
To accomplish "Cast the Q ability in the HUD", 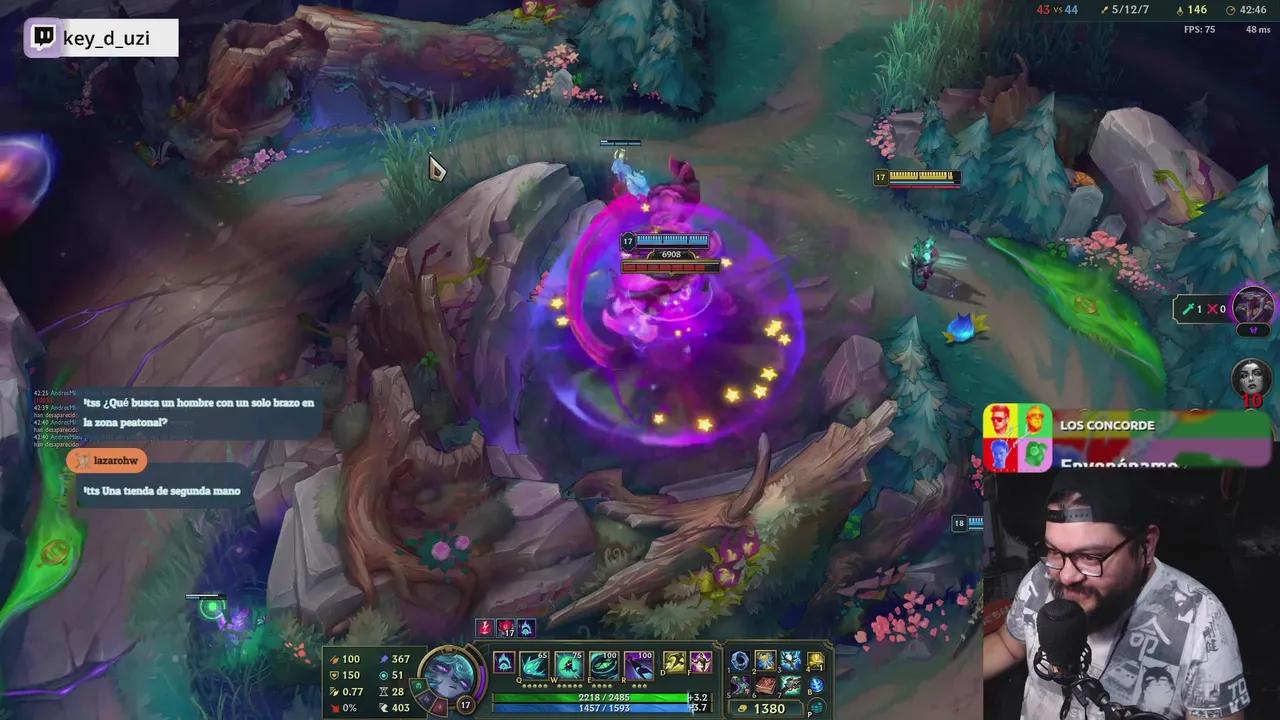I will [532, 664].
